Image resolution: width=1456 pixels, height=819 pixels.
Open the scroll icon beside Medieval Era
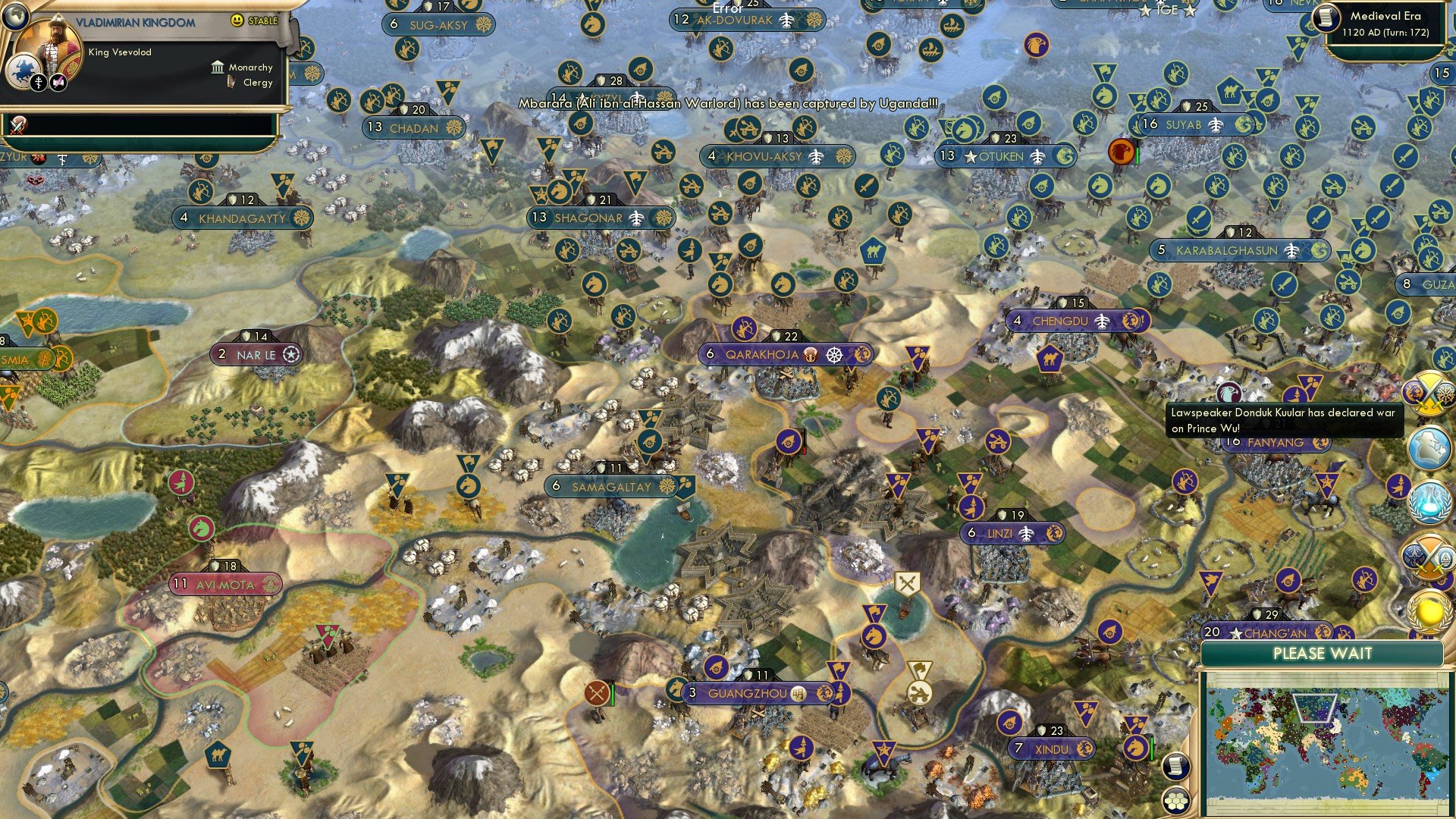[x=1326, y=17]
